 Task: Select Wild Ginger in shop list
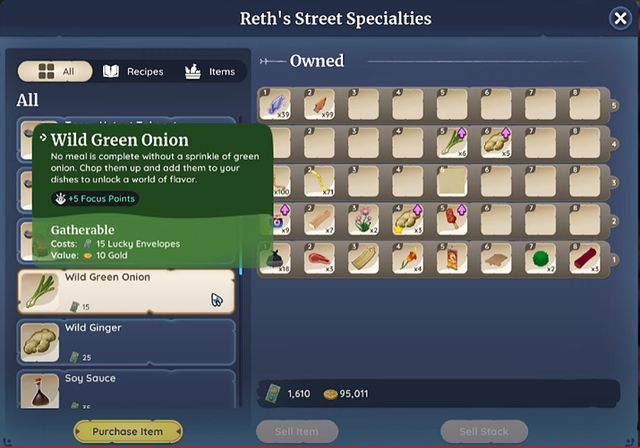[126, 342]
